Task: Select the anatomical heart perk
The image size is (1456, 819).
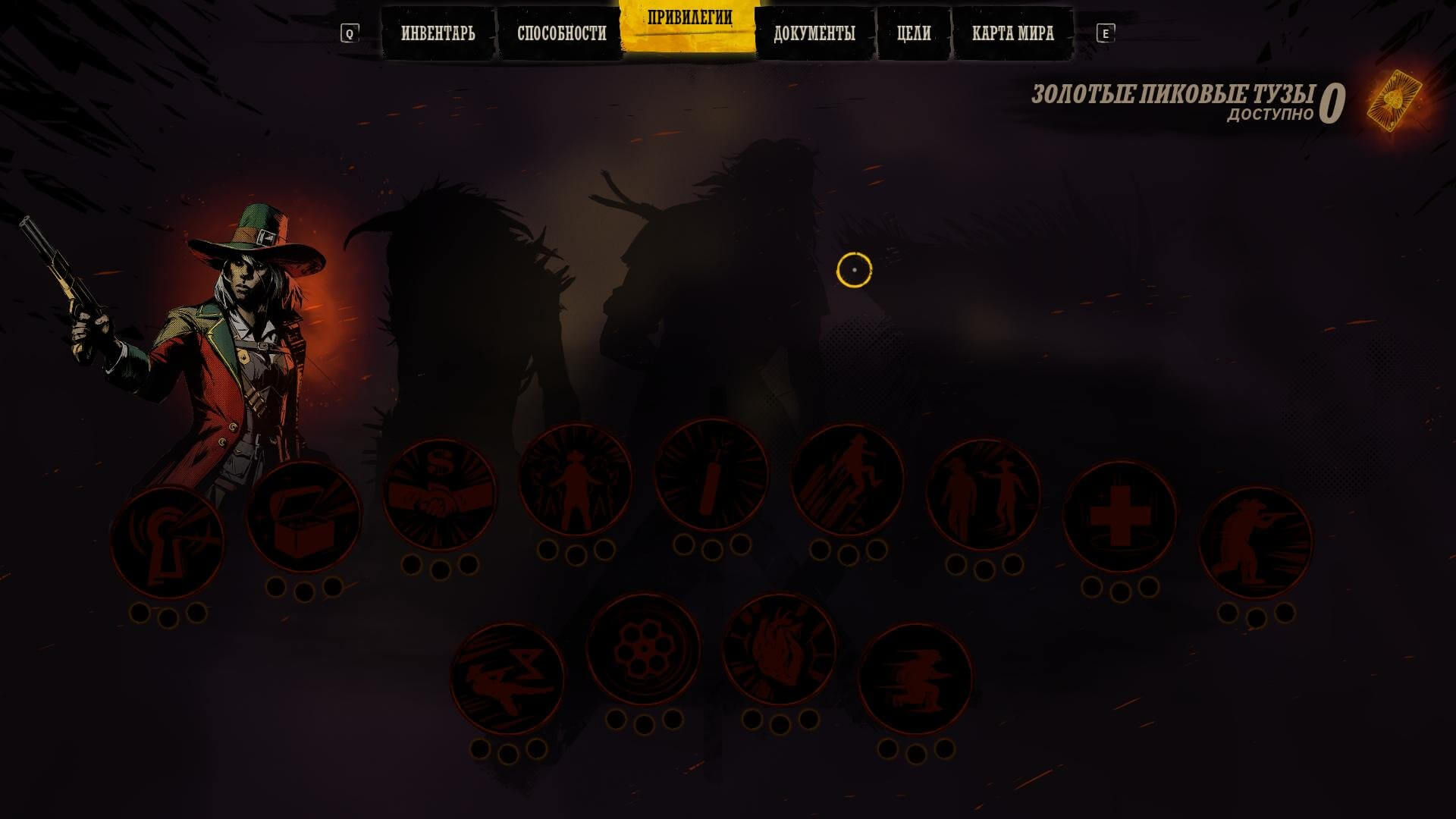Action: point(780,650)
